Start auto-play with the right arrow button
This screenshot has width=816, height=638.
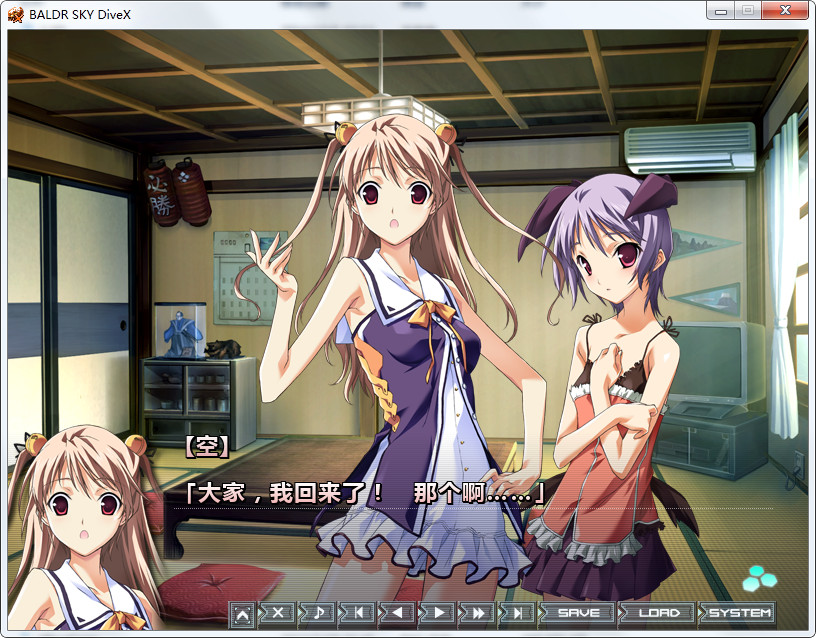point(438,613)
